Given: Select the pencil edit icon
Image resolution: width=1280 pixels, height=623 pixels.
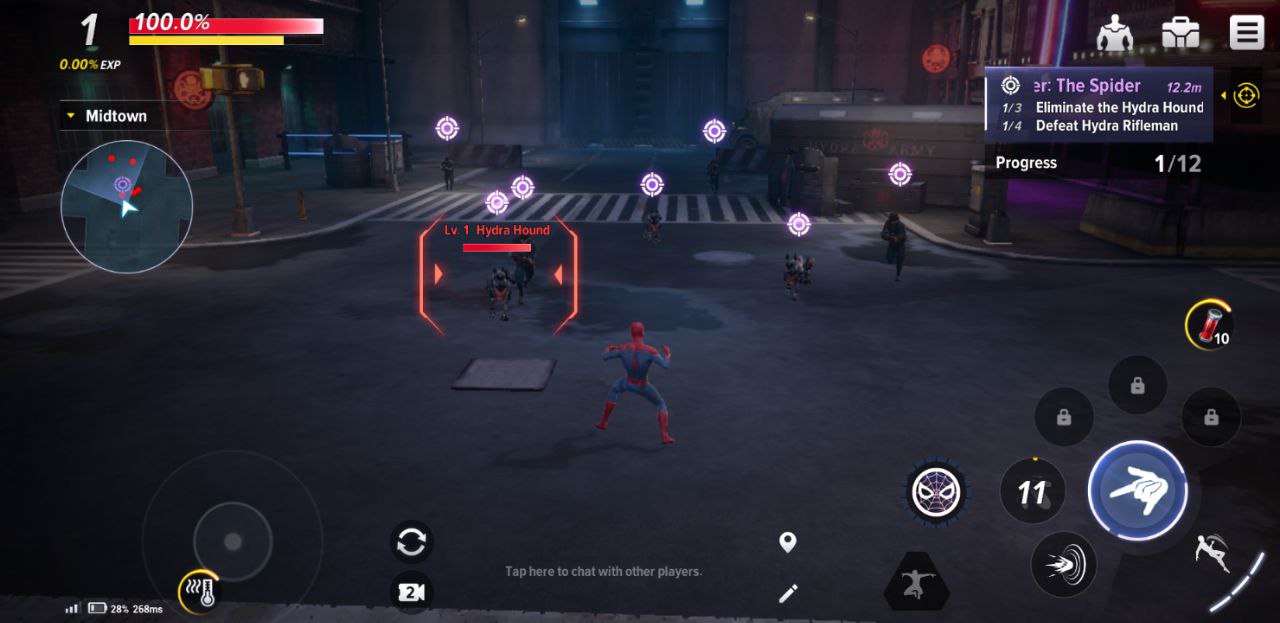Looking at the screenshot, I should (x=788, y=594).
